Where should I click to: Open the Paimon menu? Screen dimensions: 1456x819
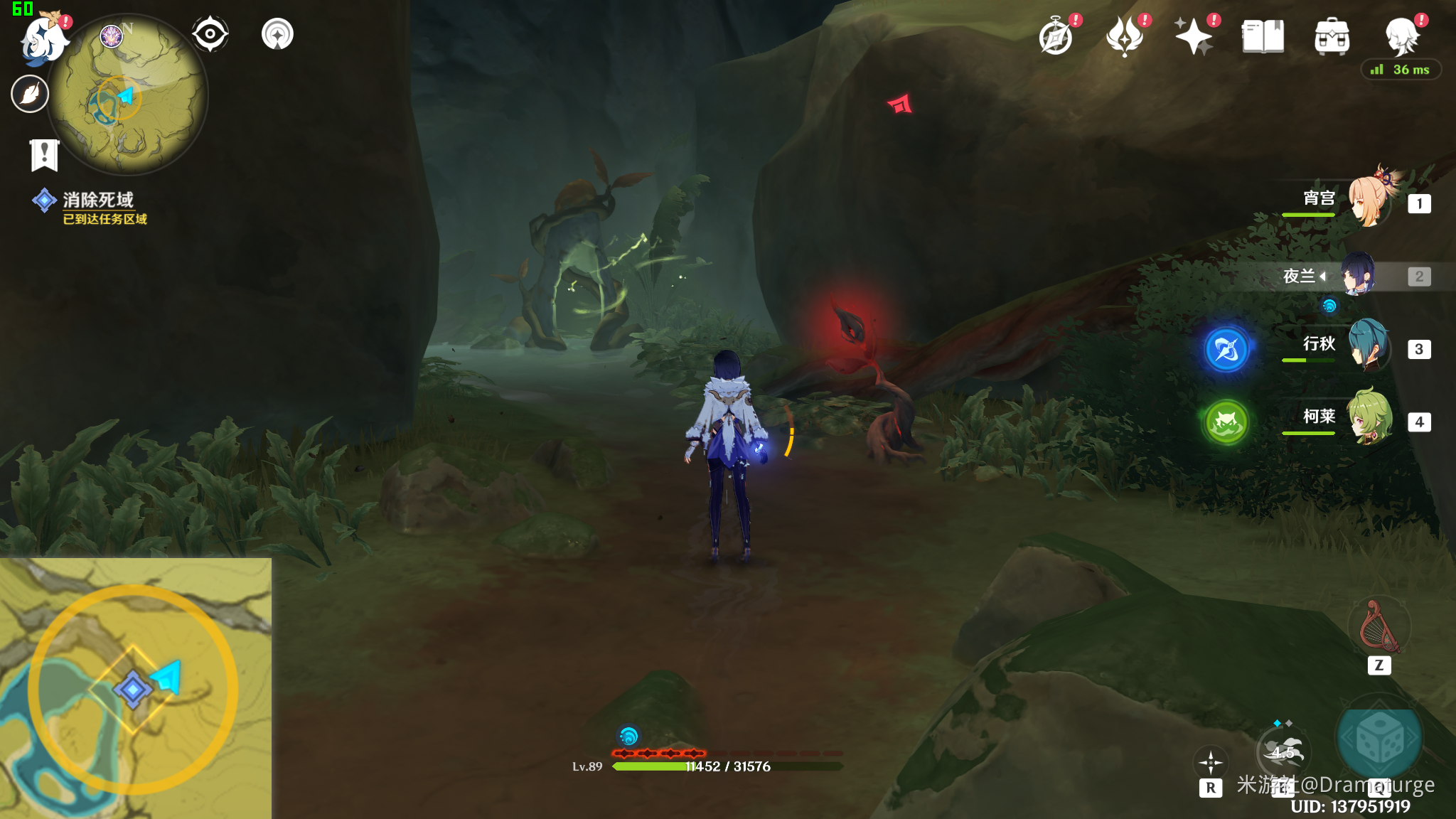click(44, 37)
